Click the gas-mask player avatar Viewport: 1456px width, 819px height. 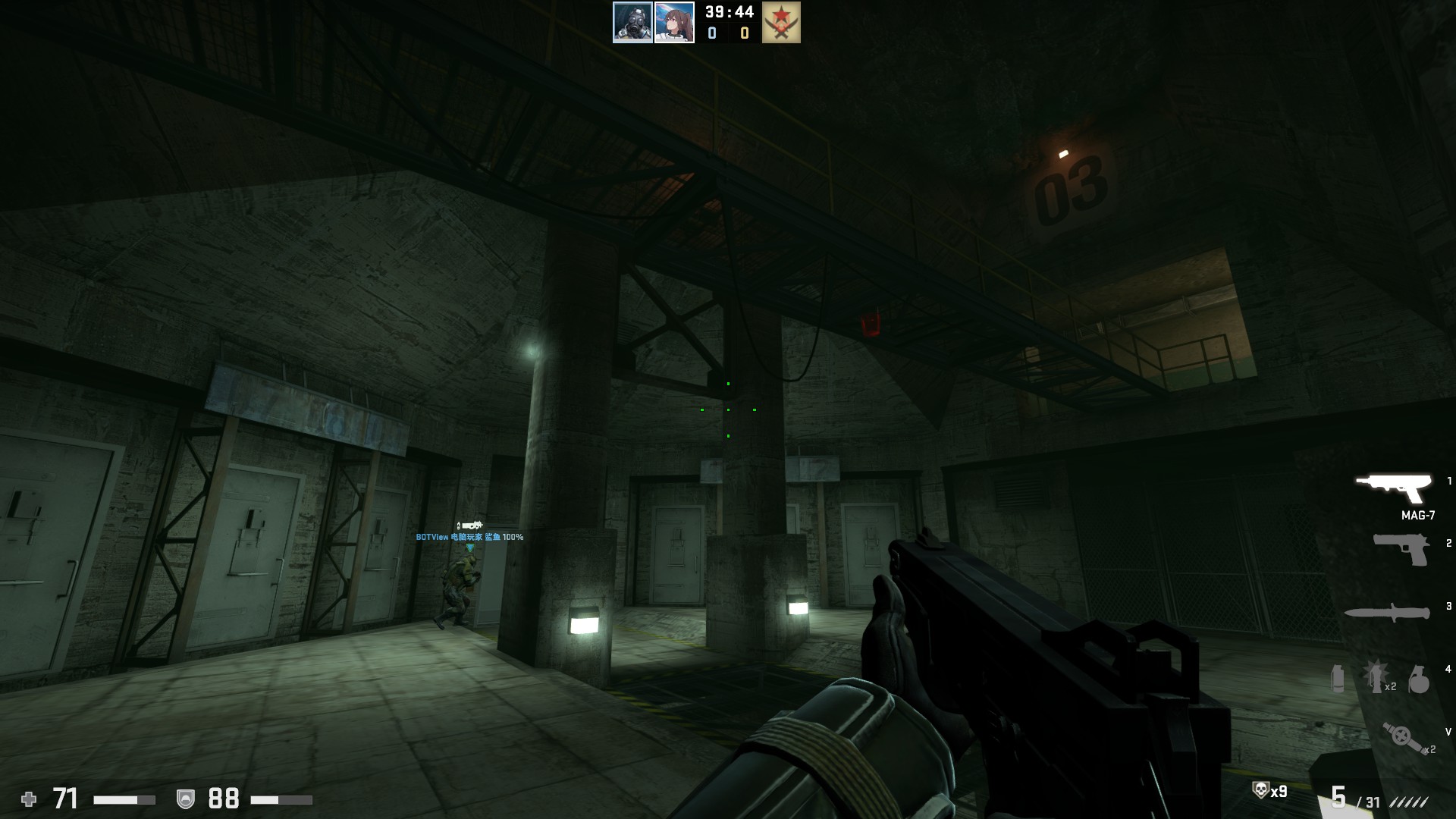[x=632, y=22]
